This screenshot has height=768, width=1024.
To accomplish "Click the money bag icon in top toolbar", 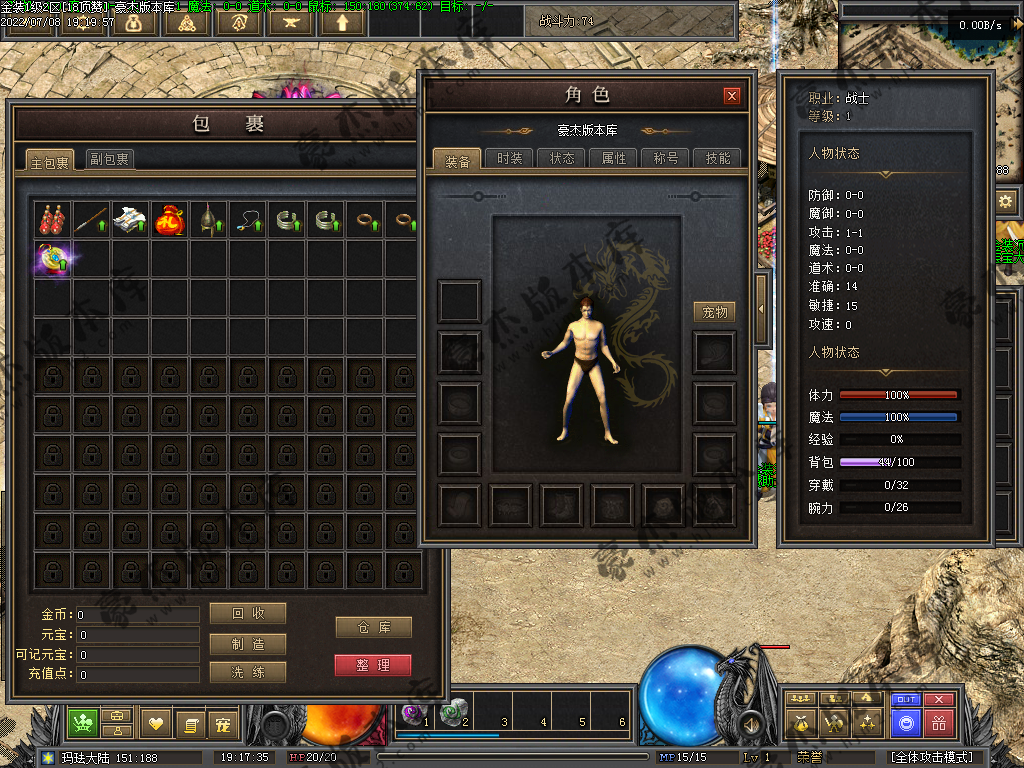I will point(134,22).
